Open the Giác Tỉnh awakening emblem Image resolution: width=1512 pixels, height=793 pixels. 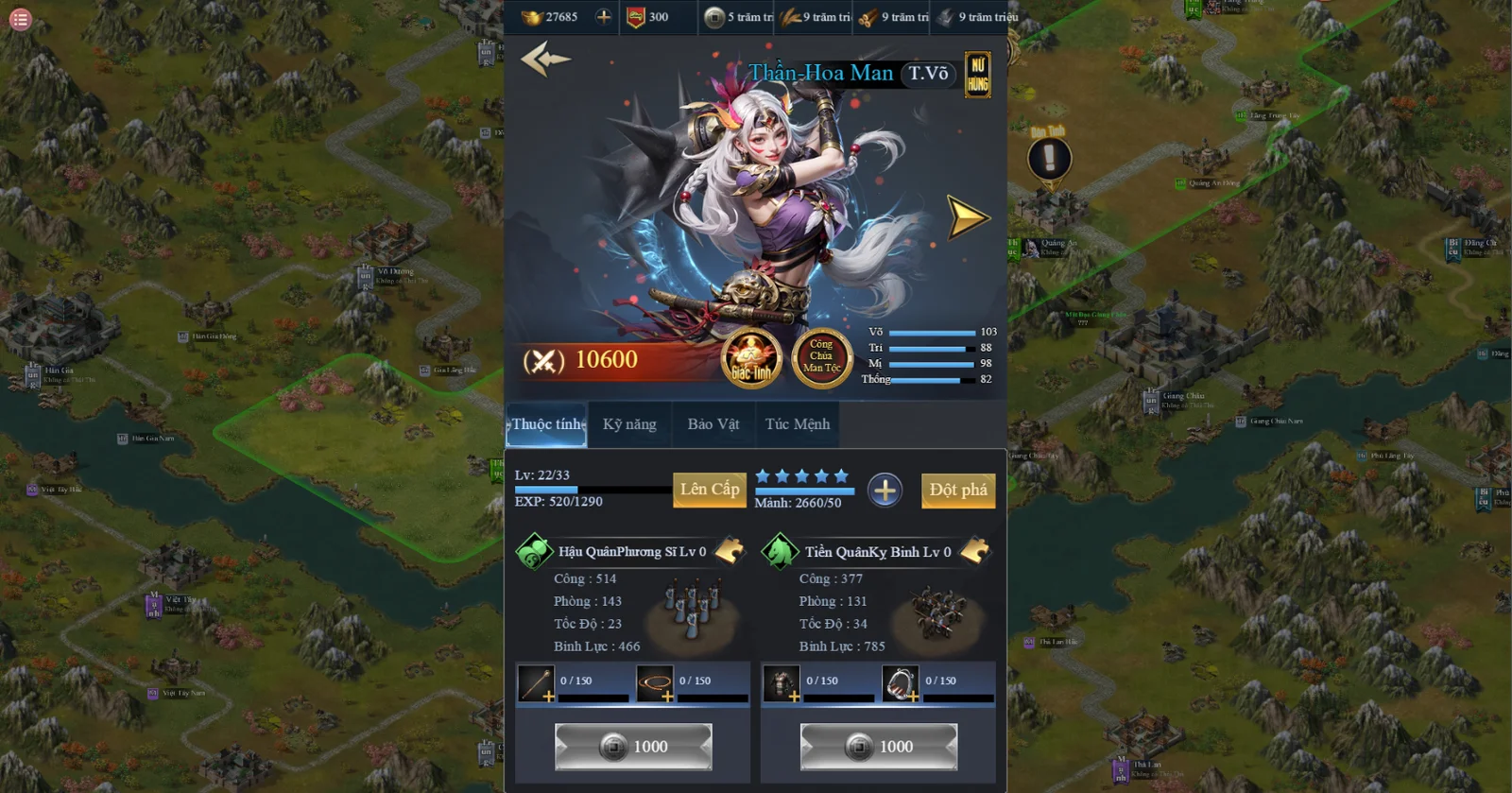tap(751, 359)
